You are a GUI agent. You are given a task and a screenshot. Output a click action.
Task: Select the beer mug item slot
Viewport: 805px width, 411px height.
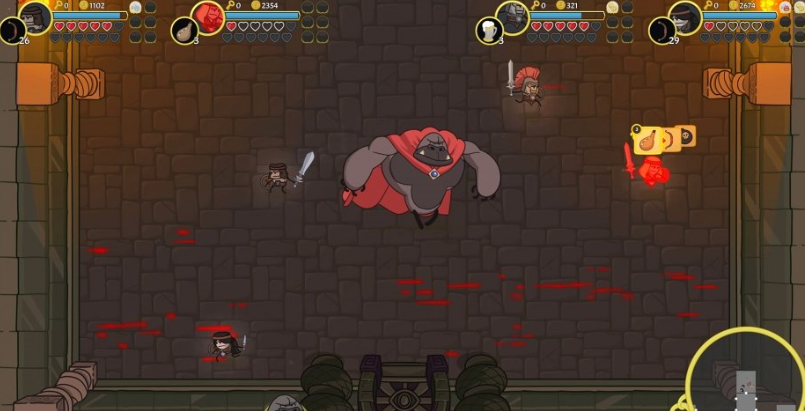pos(490,30)
